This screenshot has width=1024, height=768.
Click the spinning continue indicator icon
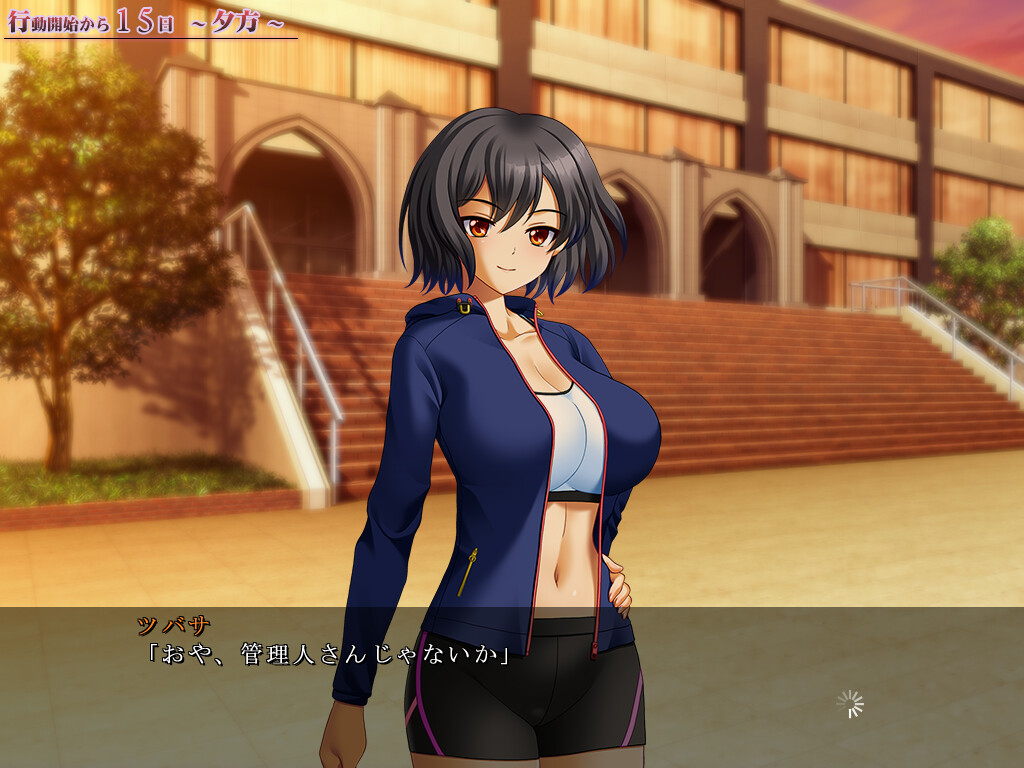[850, 704]
